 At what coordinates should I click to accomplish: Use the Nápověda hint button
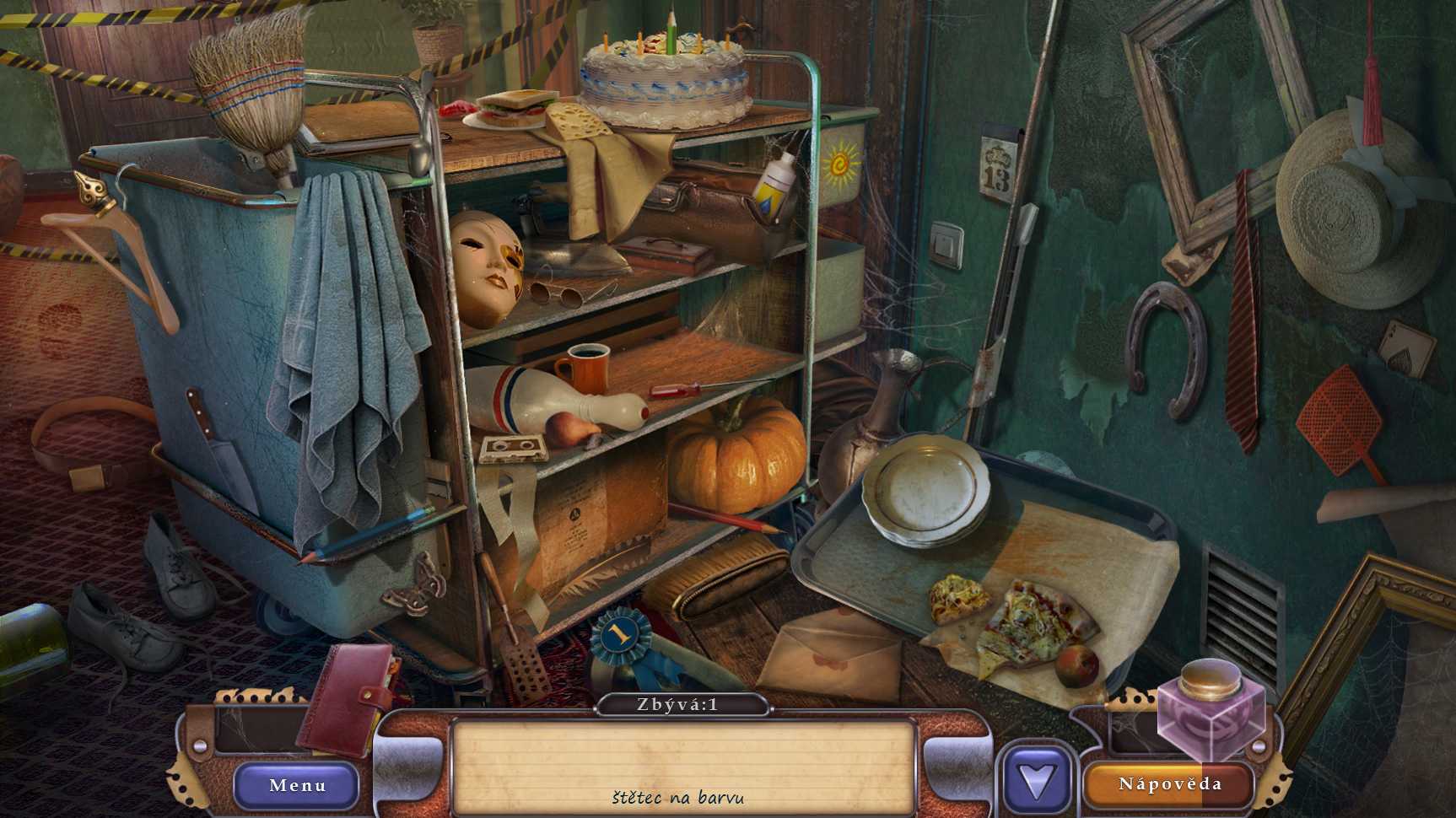click(1169, 784)
